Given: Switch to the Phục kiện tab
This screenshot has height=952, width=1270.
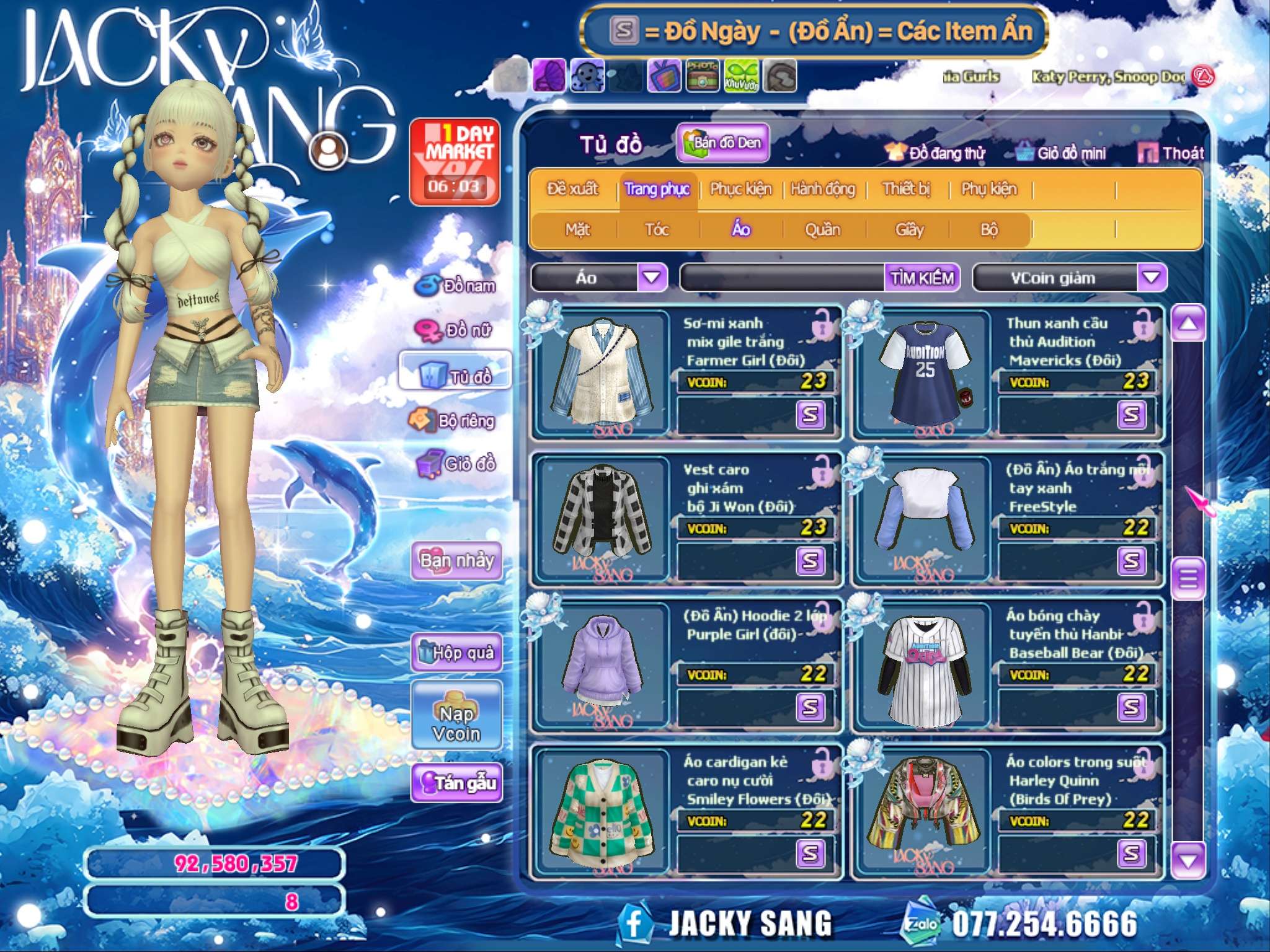Looking at the screenshot, I should (x=740, y=188).
